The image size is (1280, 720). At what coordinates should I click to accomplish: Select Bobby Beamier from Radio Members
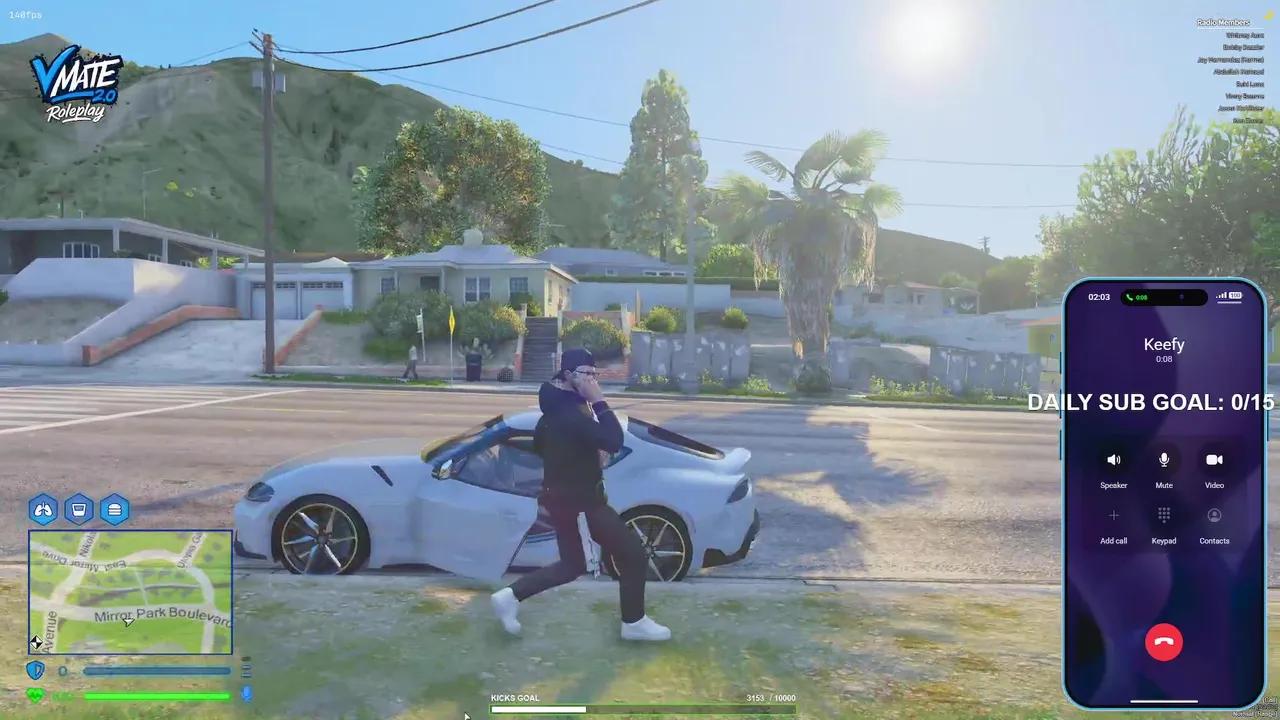[x=1243, y=47]
